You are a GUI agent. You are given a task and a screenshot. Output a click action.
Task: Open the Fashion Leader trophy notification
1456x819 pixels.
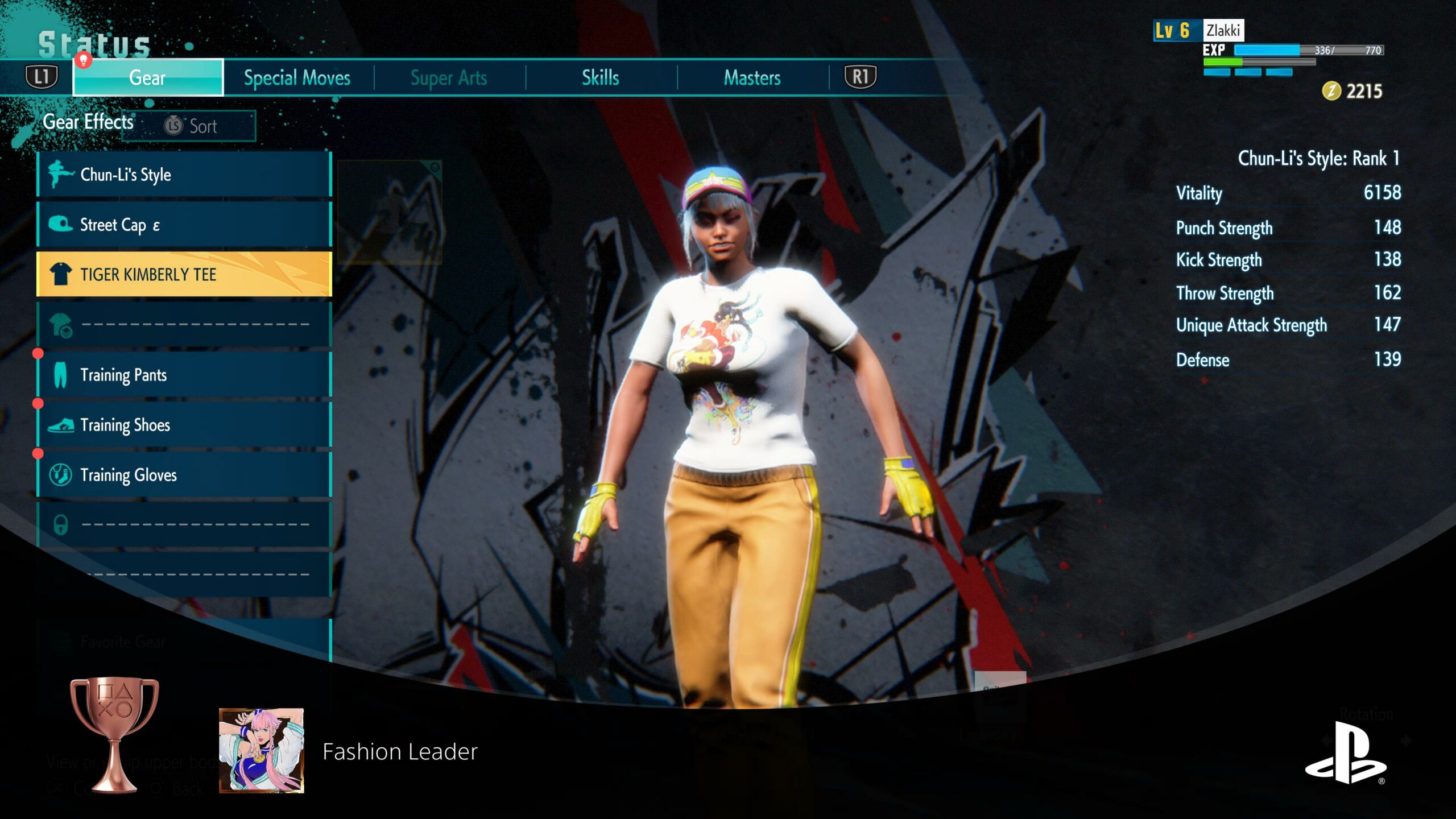click(400, 751)
